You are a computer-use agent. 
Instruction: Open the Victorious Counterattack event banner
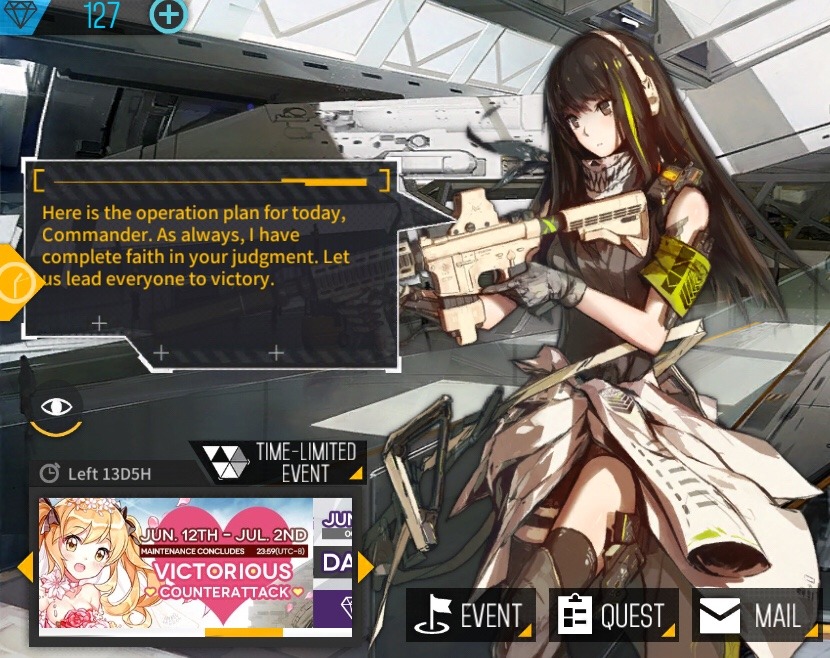pyautogui.click(x=176, y=565)
